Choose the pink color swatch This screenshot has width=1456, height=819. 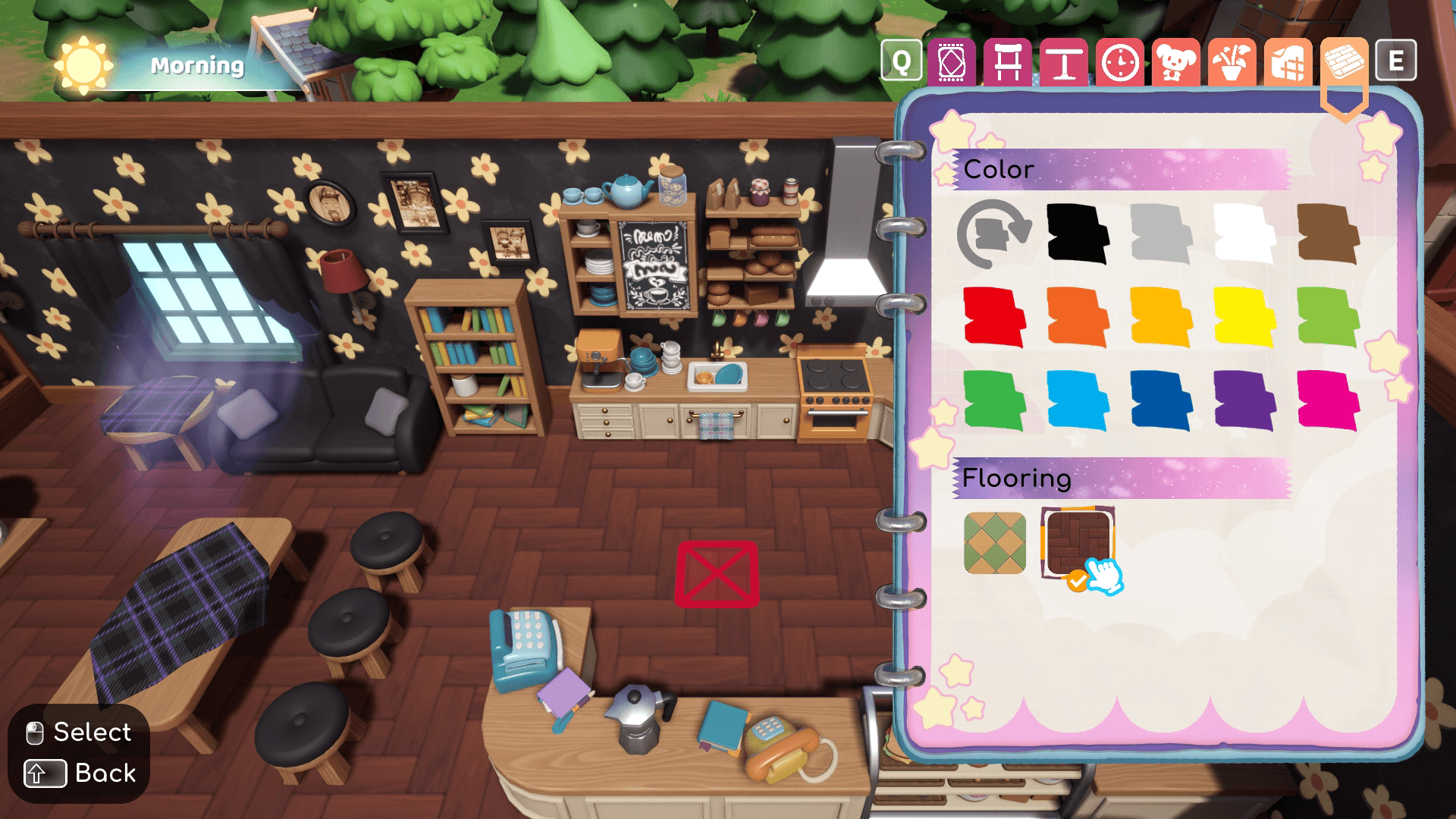(x=1328, y=400)
